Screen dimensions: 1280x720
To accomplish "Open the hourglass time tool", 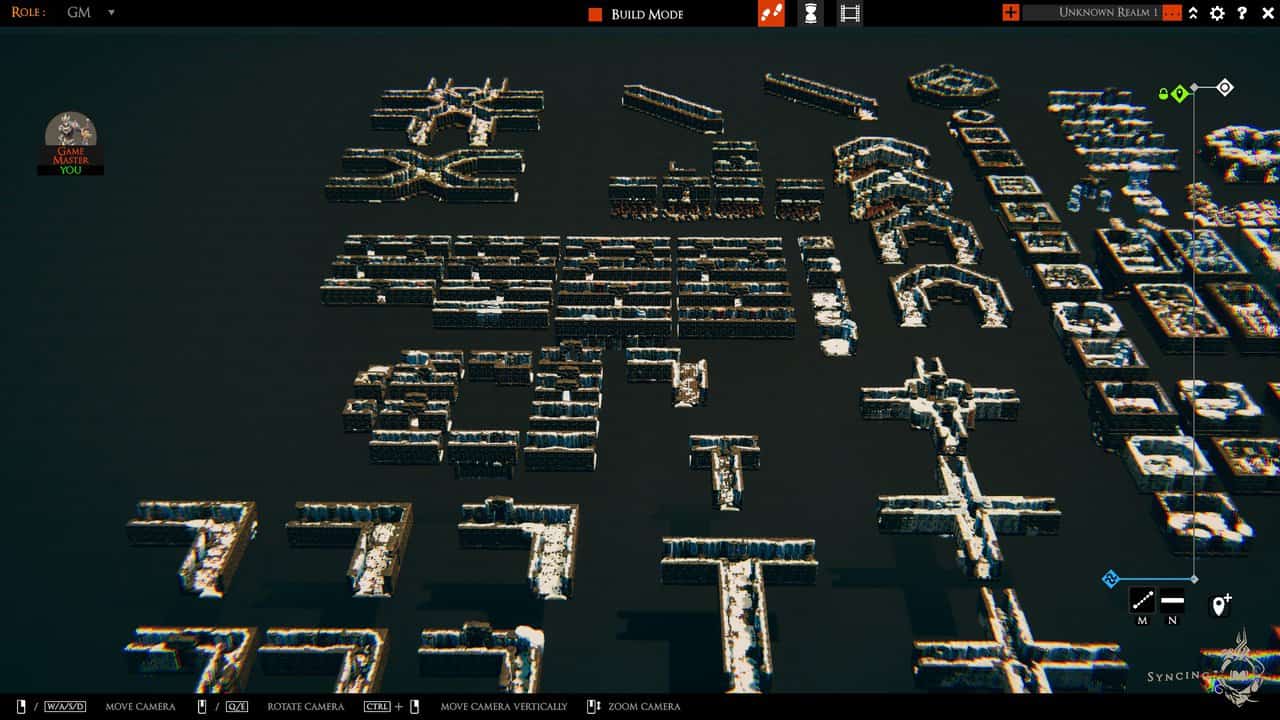I will (810, 14).
